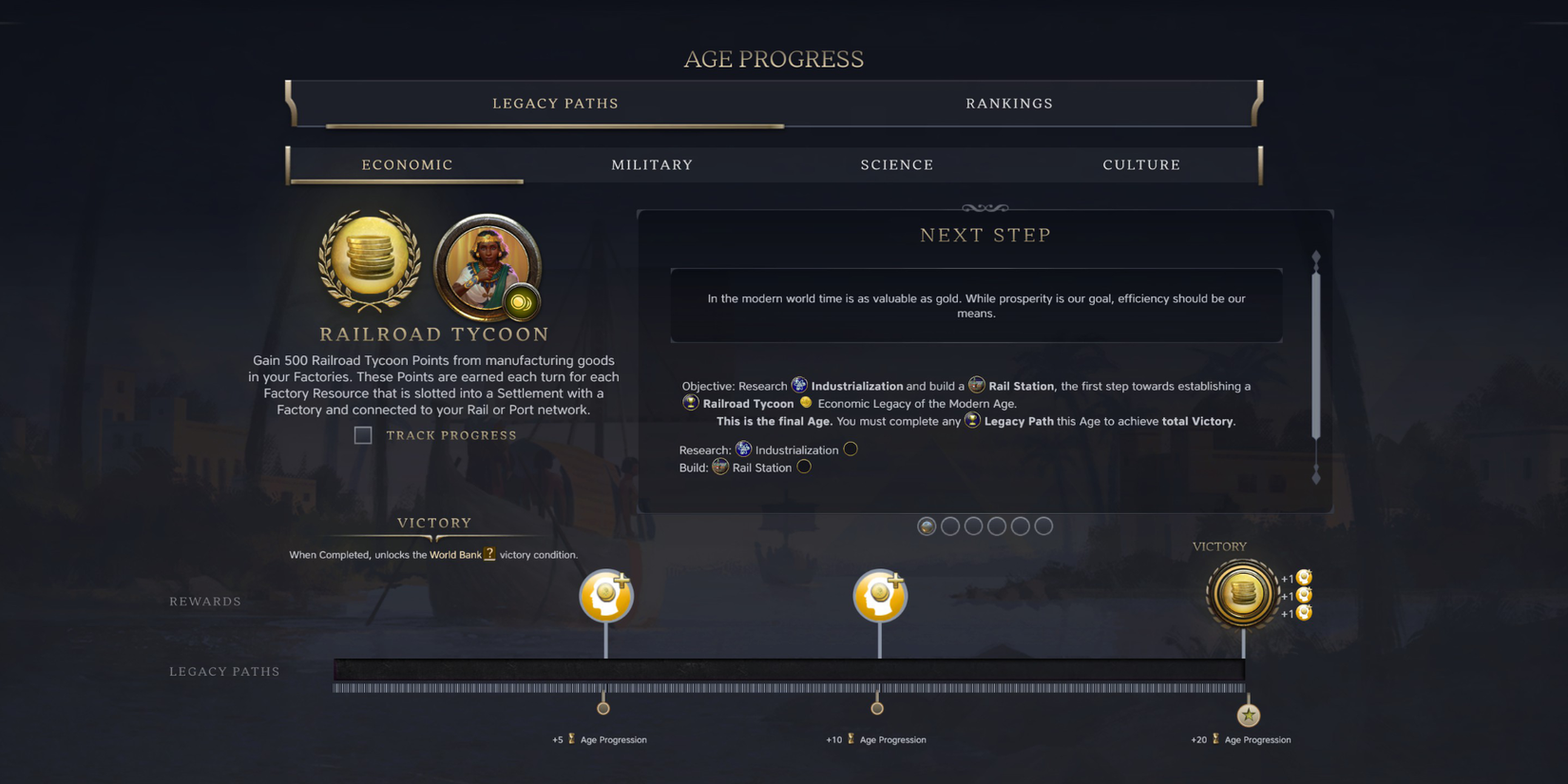
Task: Click the hourglass icon beside +20 Age Progression
Action: 1215,738
